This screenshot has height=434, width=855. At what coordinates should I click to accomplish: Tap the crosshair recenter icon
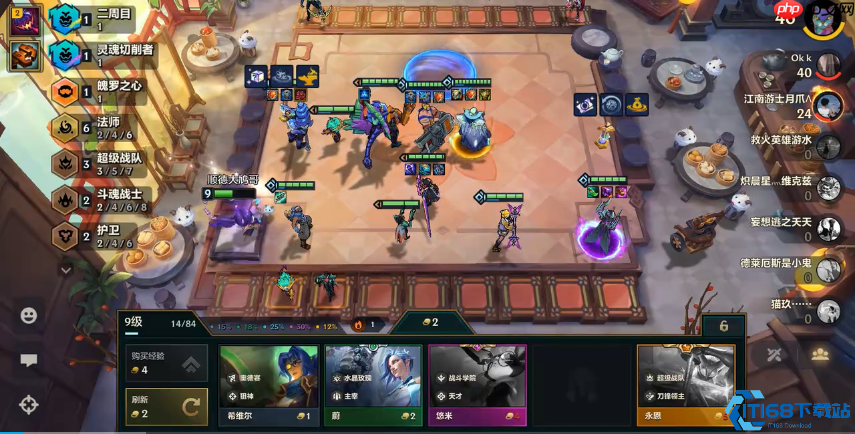click(29, 405)
